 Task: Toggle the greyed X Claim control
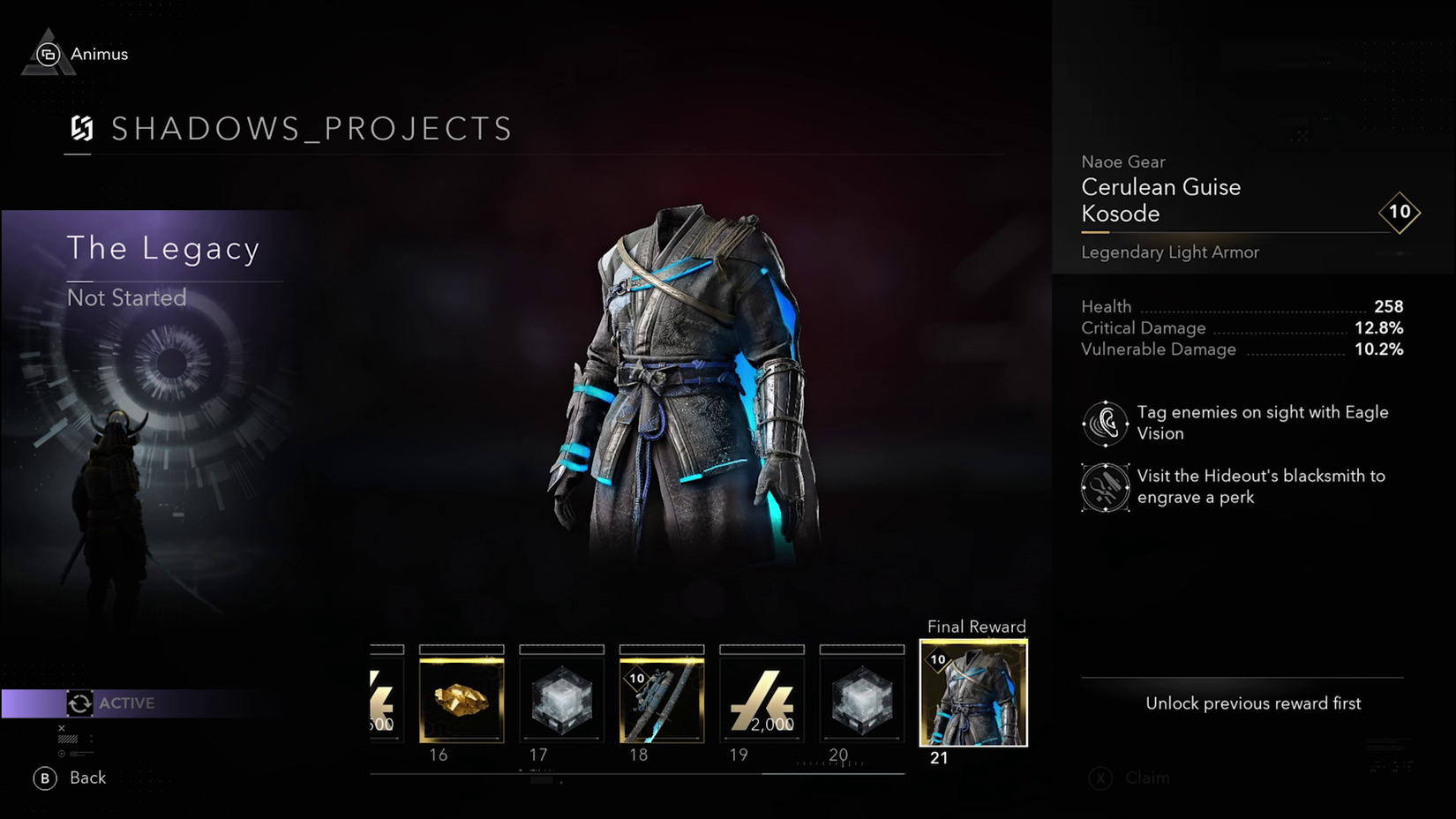pyautogui.click(x=1134, y=778)
